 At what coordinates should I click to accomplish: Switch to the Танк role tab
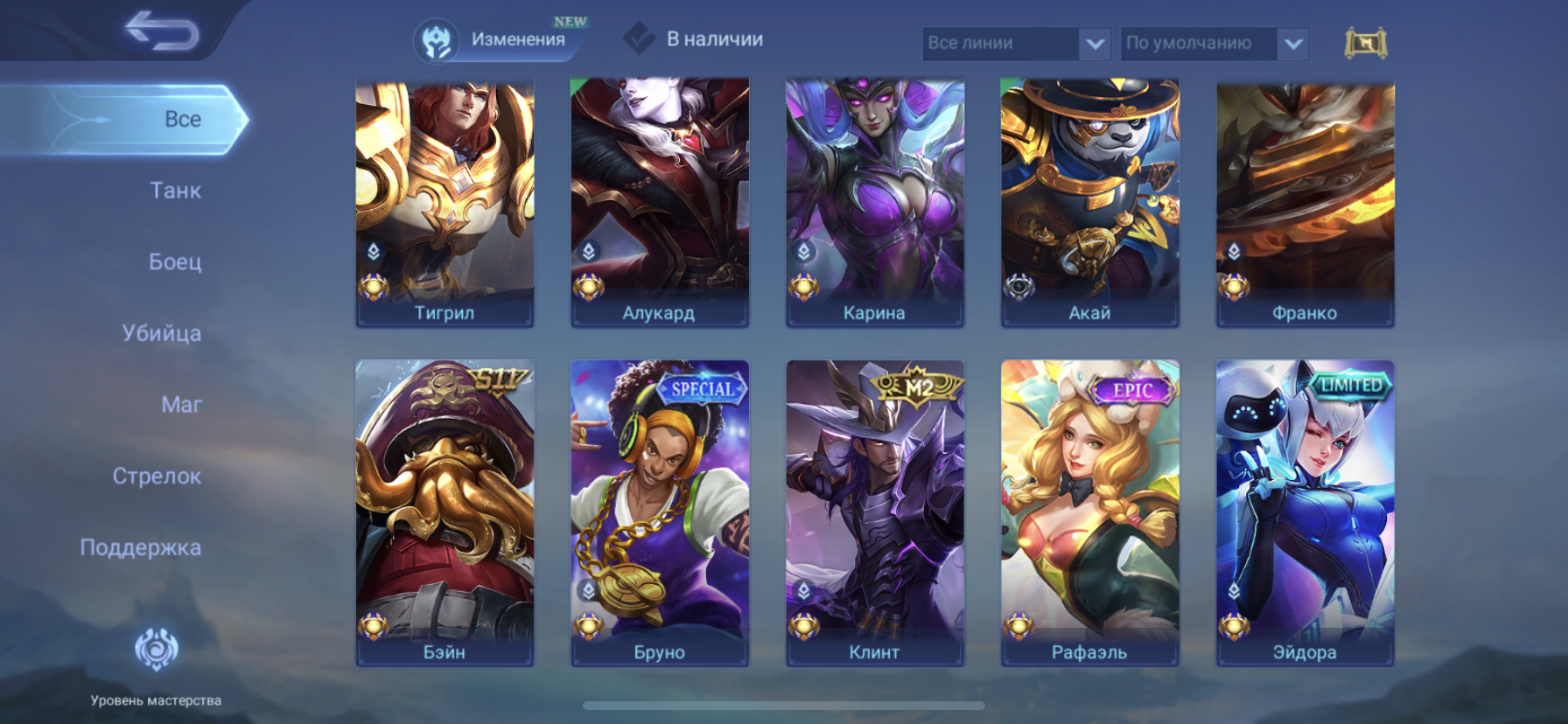(175, 191)
